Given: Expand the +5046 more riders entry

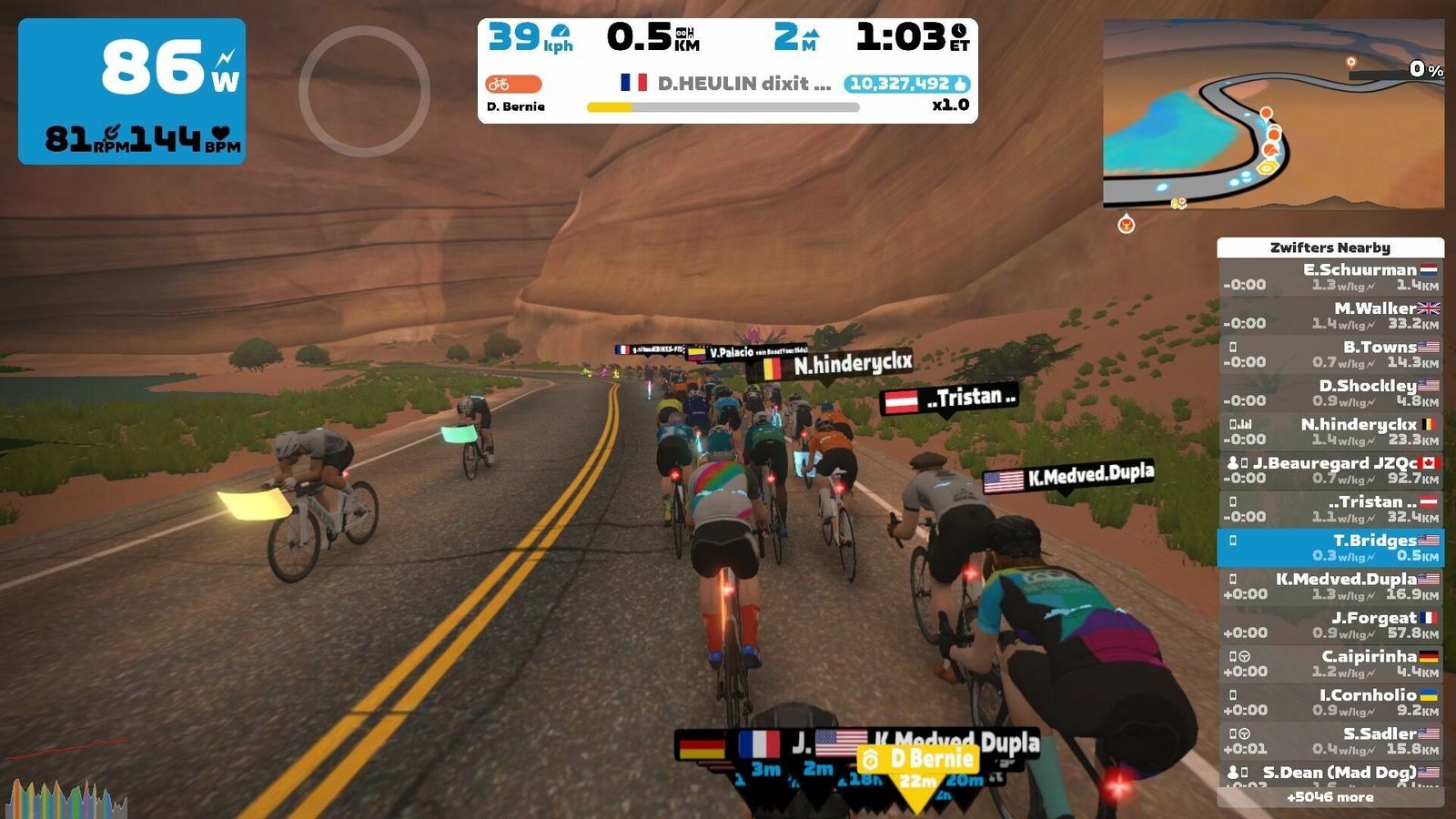Looking at the screenshot, I should pos(1330,797).
